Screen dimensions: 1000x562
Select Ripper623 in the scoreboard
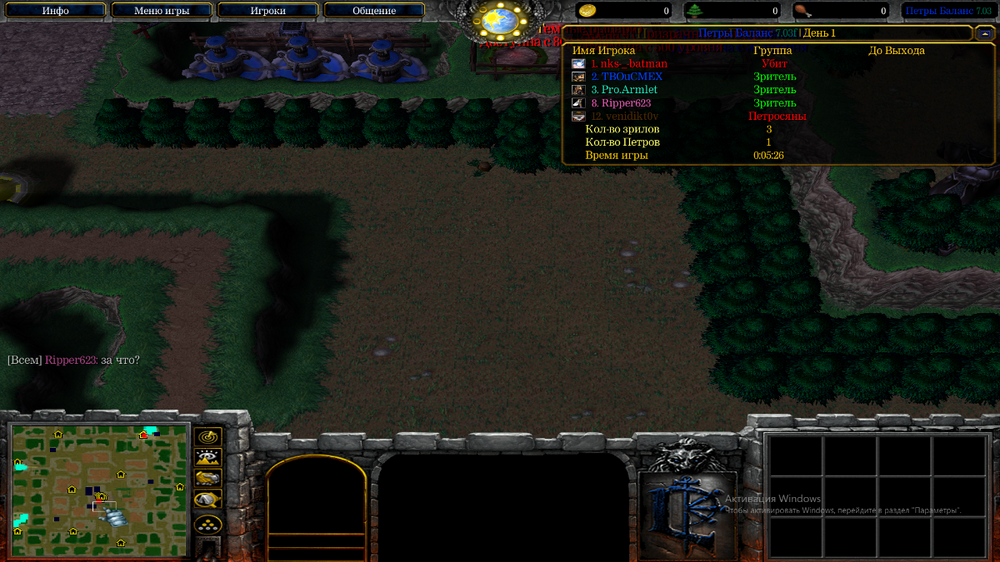(x=624, y=103)
